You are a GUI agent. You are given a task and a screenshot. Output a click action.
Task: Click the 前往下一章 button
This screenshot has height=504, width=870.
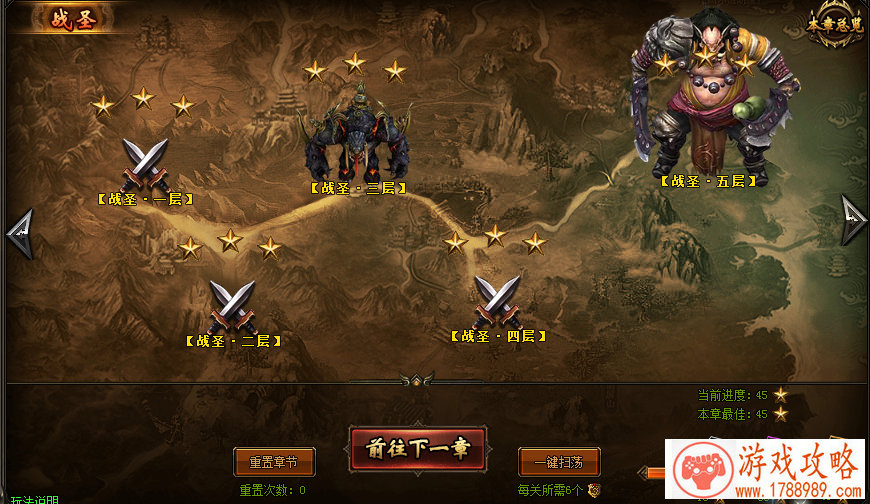pos(416,449)
